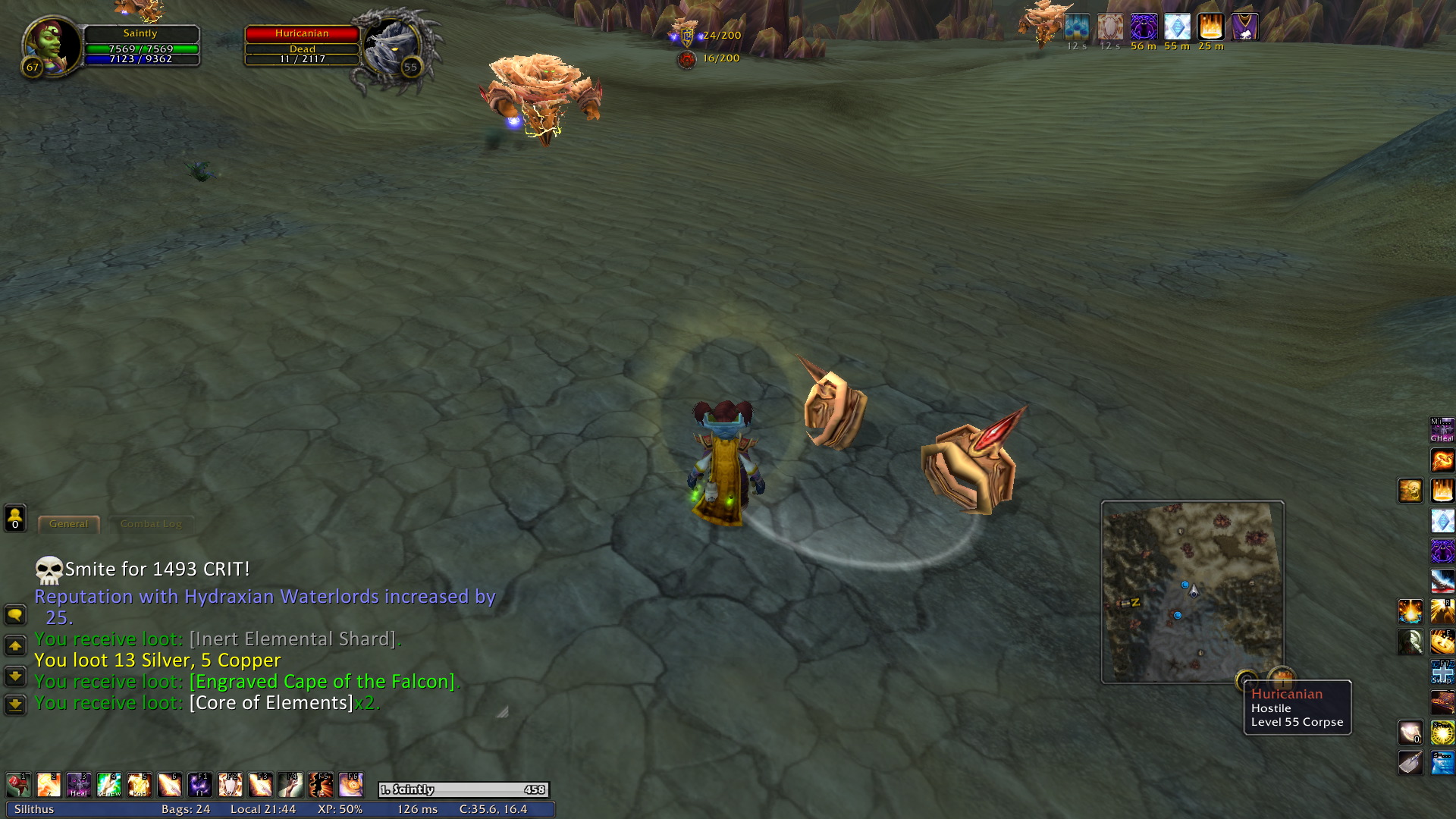
Task: Click the Saintly threat meter bar
Action: (x=463, y=789)
